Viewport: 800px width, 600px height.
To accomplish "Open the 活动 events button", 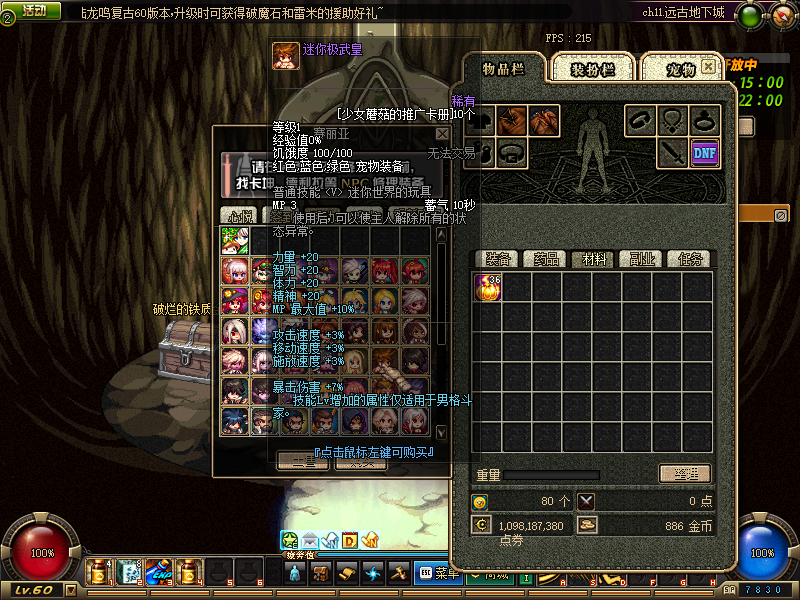I will (x=34, y=10).
